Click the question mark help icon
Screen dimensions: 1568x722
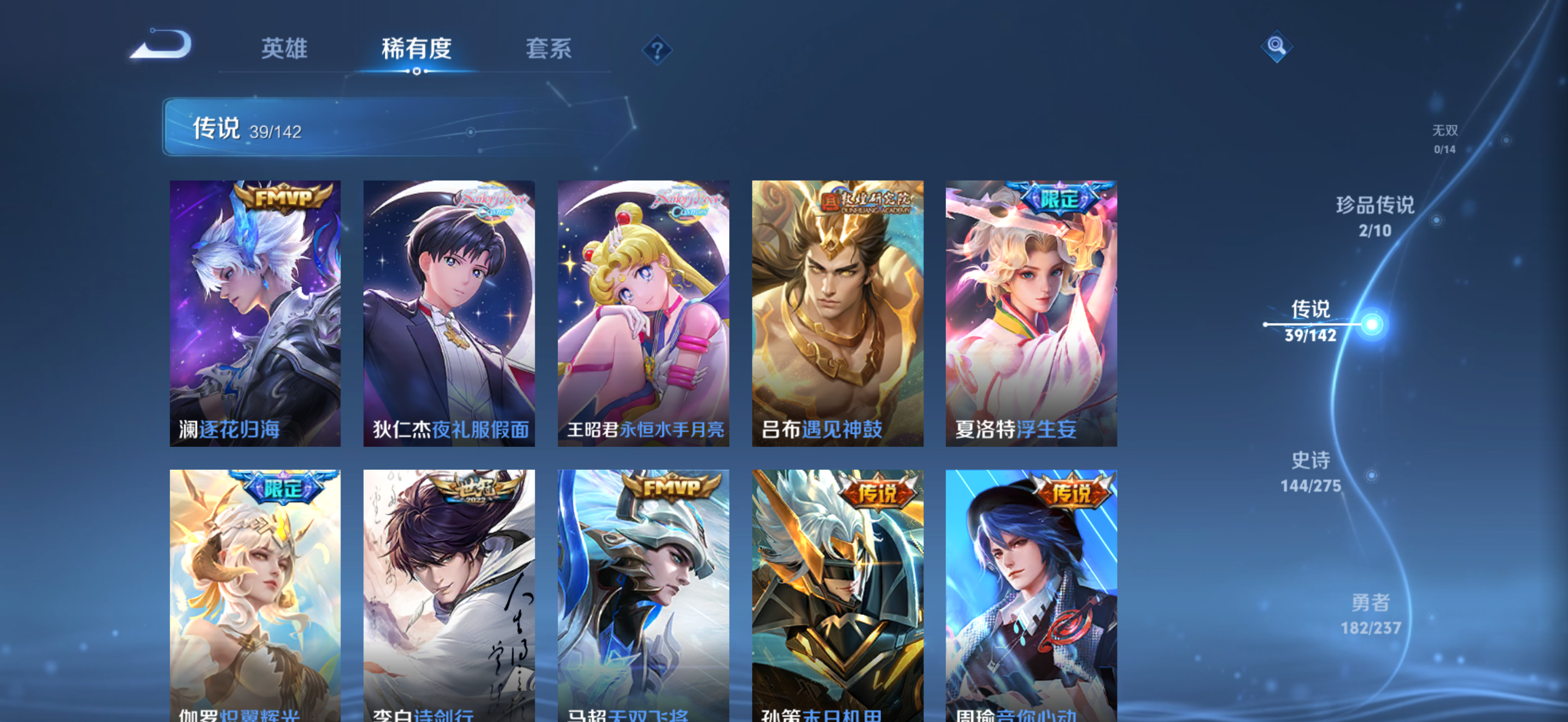(x=657, y=51)
